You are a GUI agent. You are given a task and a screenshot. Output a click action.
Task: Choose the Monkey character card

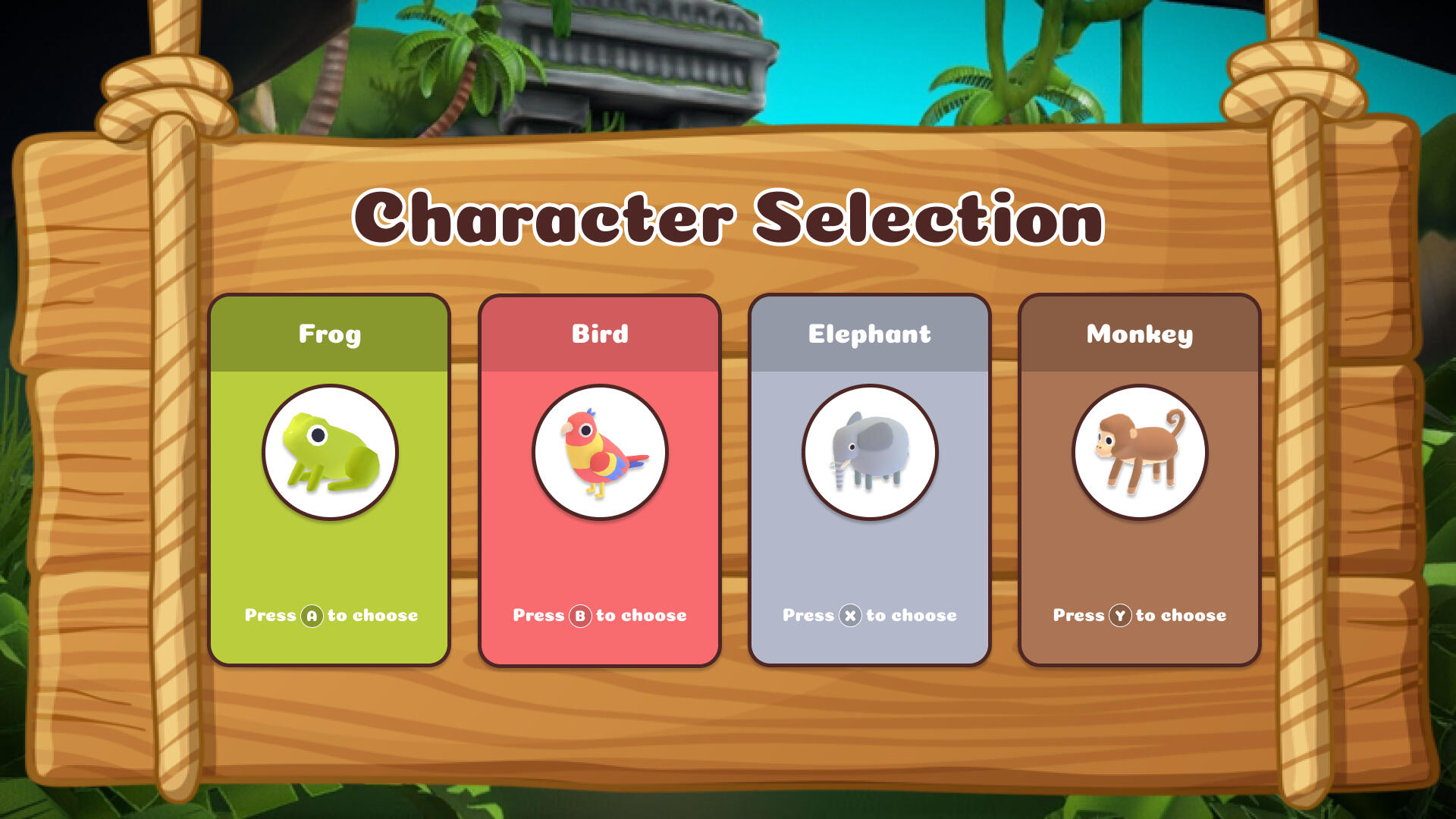click(x=1139, y=480)
